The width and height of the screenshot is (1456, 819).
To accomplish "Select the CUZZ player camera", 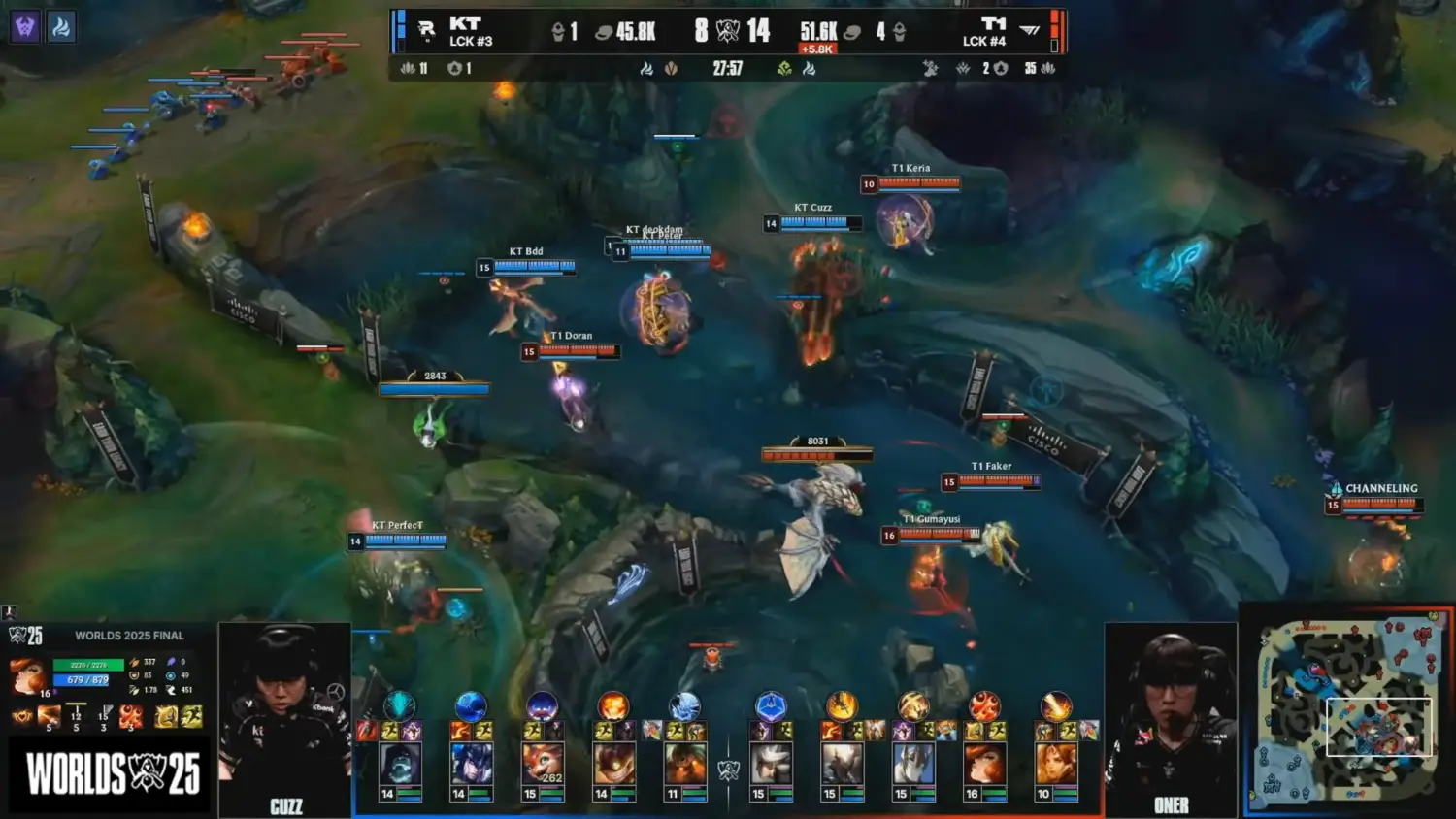I will pyautogui.click(x=284, y=720).
